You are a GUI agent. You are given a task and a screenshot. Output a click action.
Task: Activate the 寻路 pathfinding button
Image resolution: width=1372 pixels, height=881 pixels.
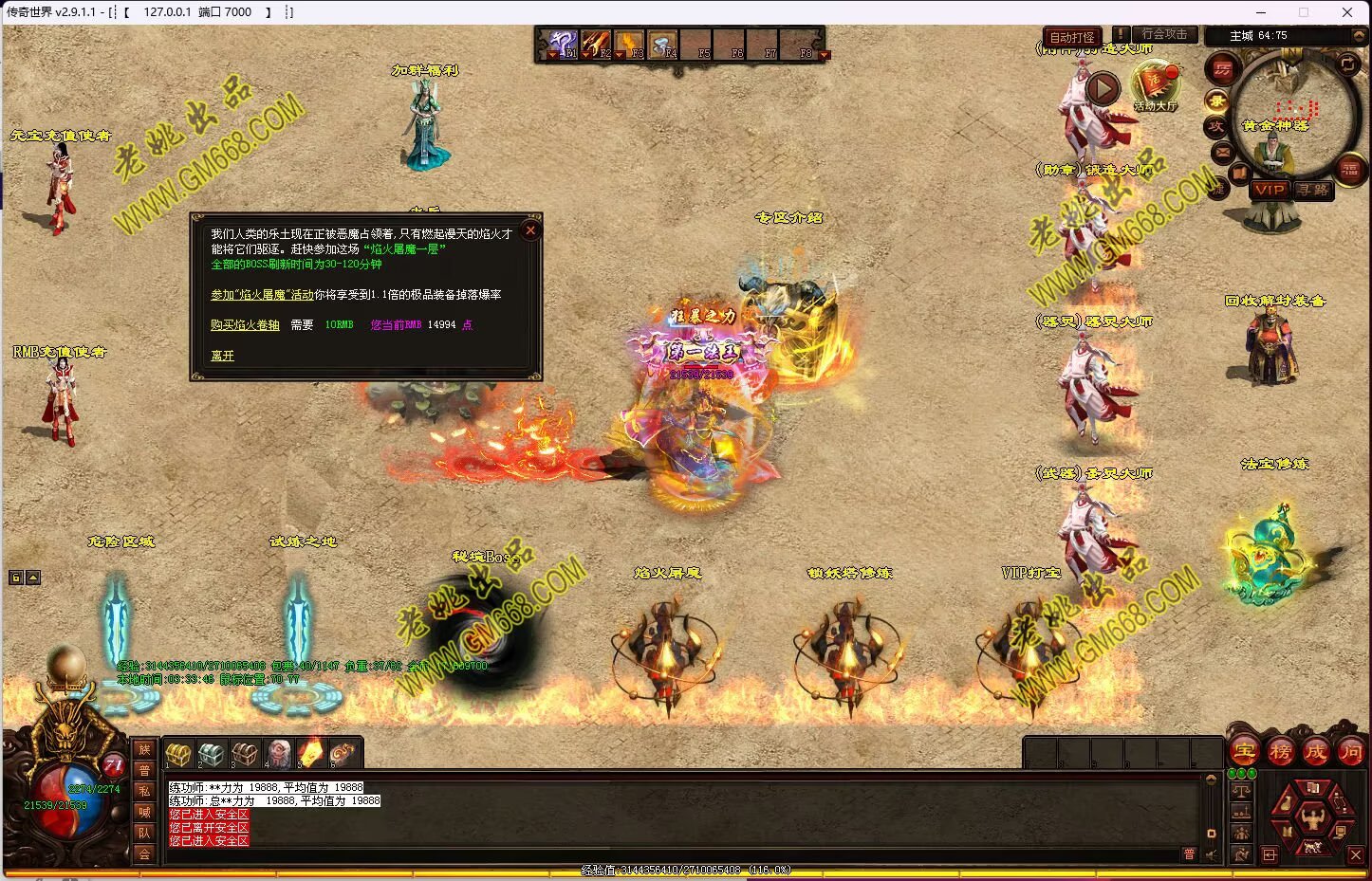[1312, 190]
